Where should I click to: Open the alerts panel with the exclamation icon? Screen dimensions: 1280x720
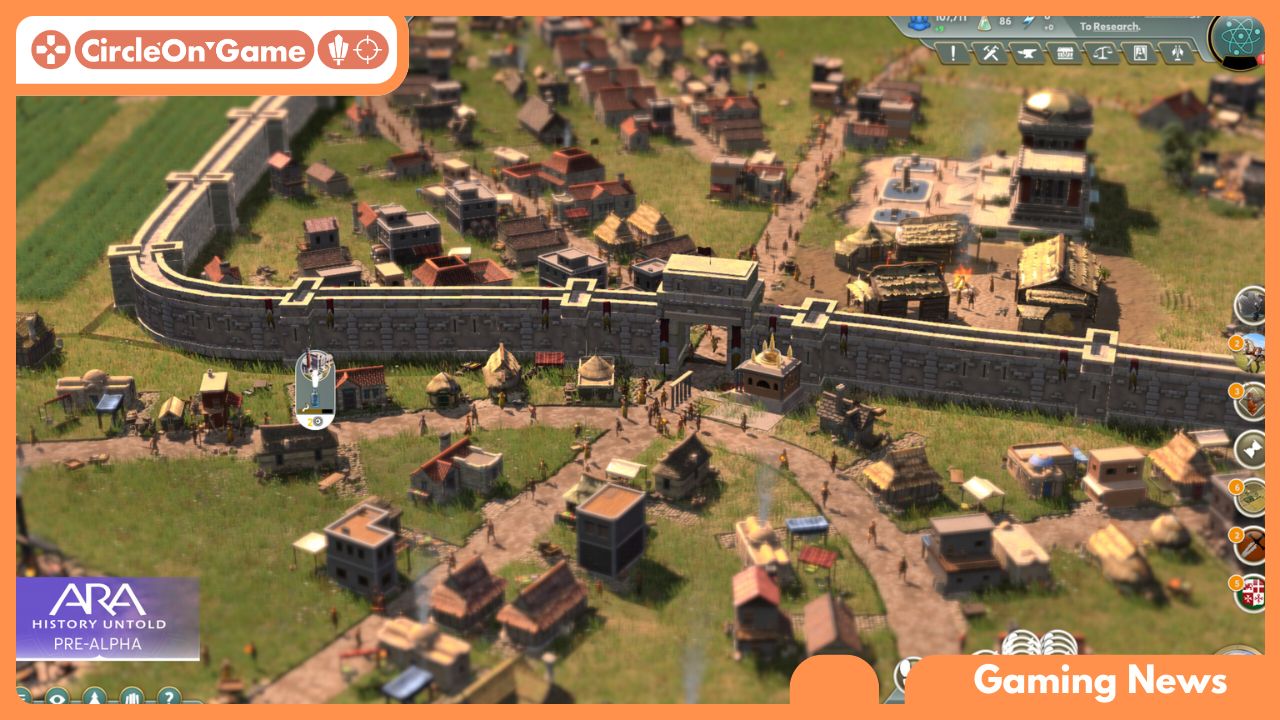point(952,52)
